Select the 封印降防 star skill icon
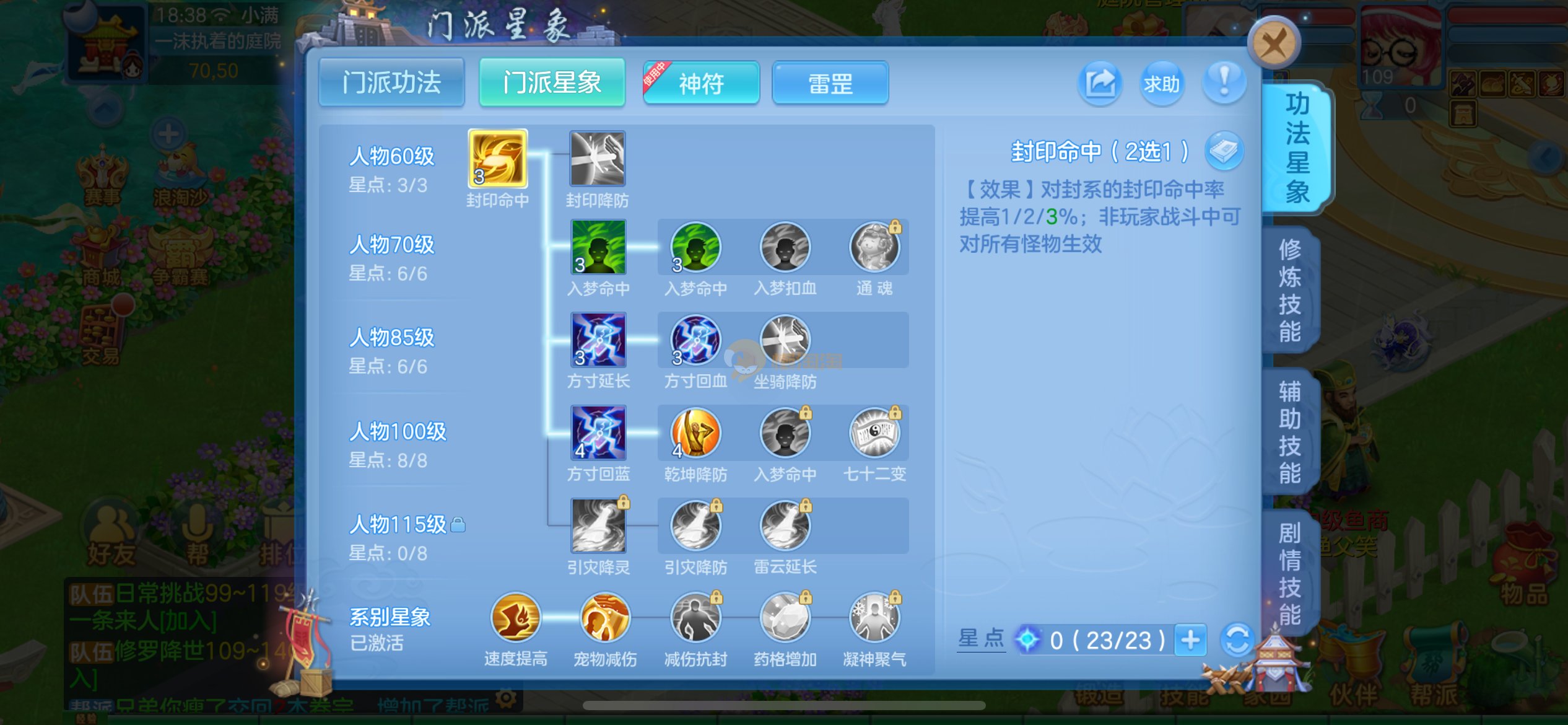This screenshot has height=725, width=1568. coord(597,159)
